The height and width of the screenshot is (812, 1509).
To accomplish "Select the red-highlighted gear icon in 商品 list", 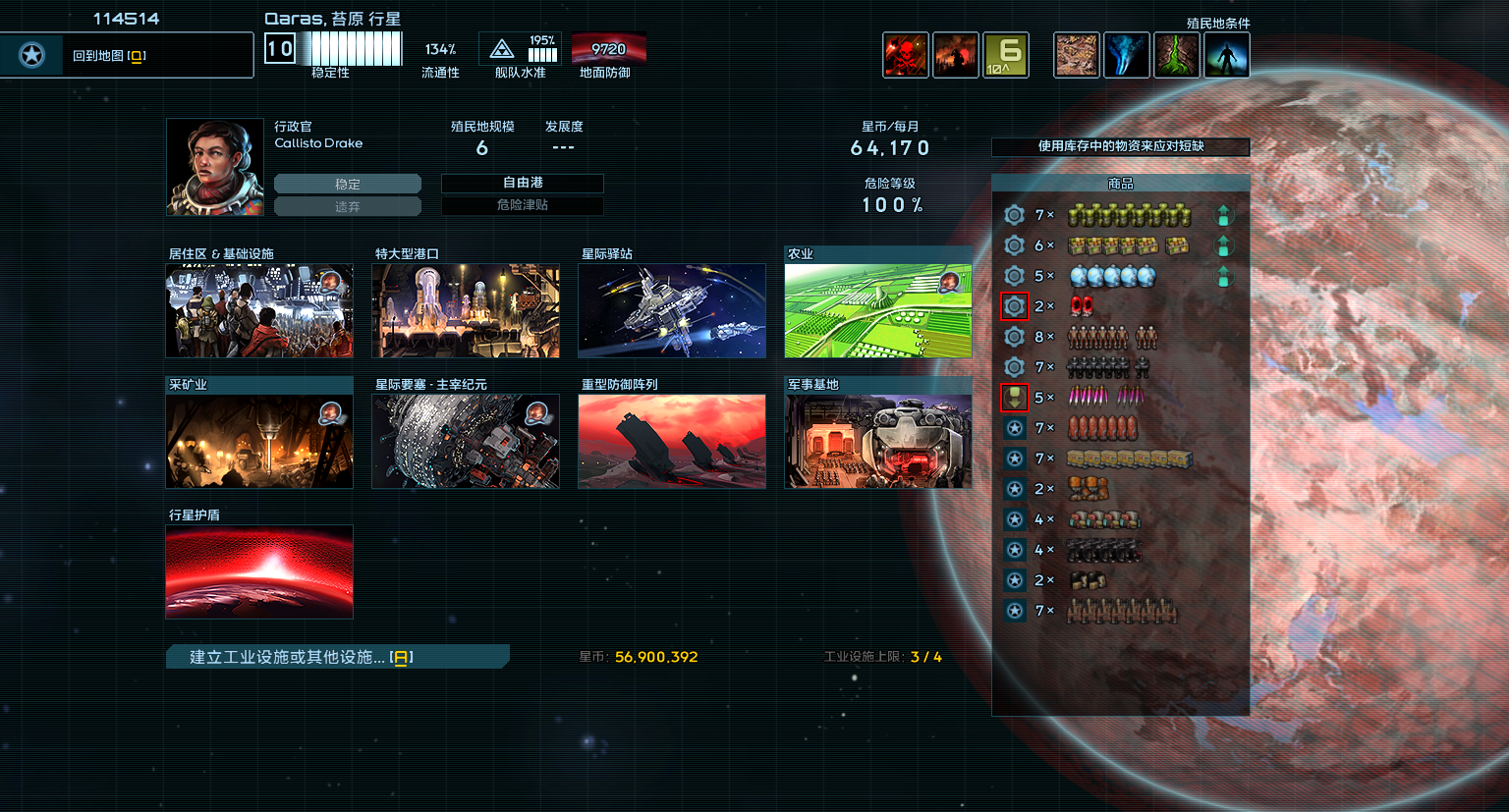I will pos(1014,306).
